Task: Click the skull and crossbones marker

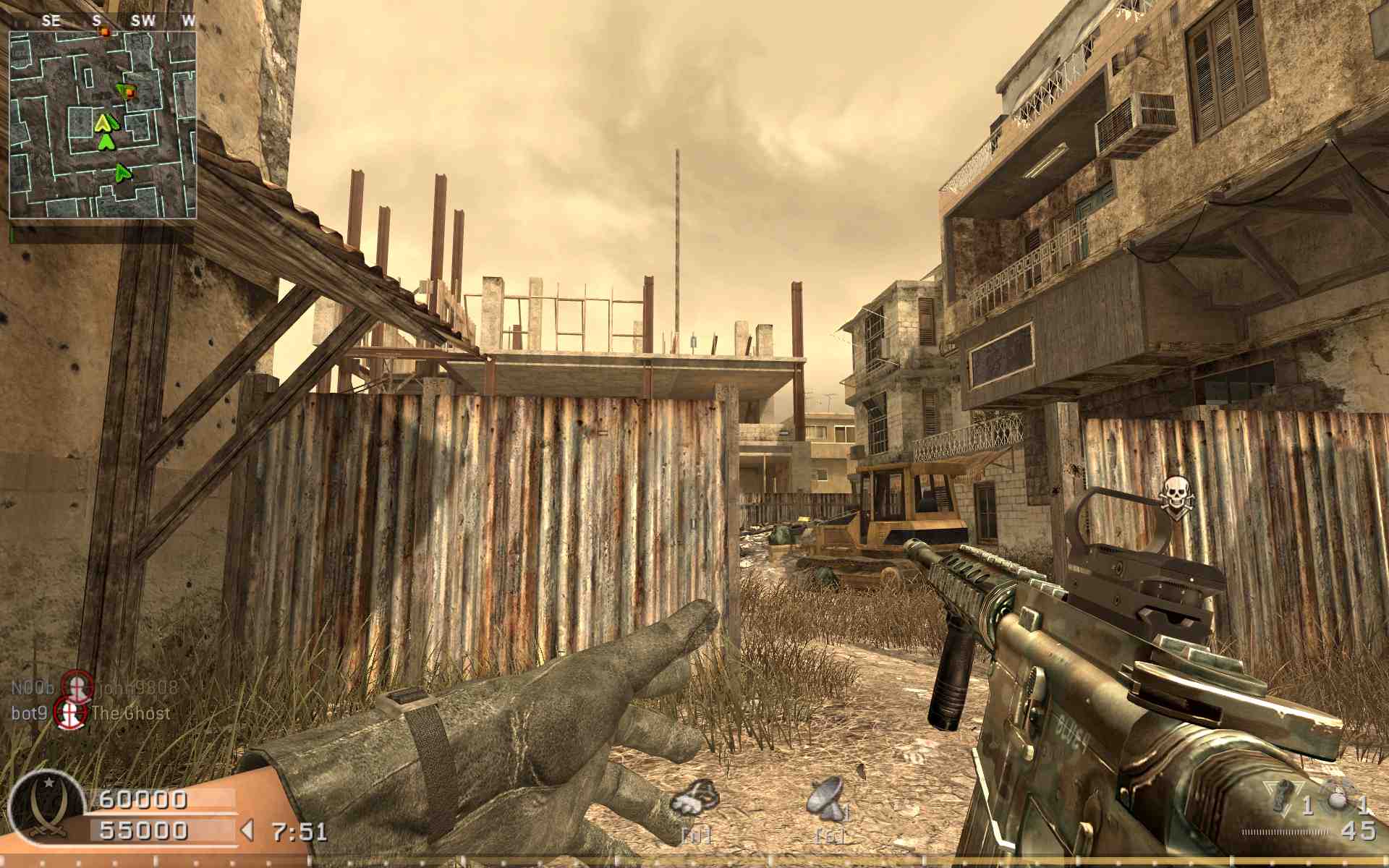Action: pyautogui.click(x=1176, y=495)
